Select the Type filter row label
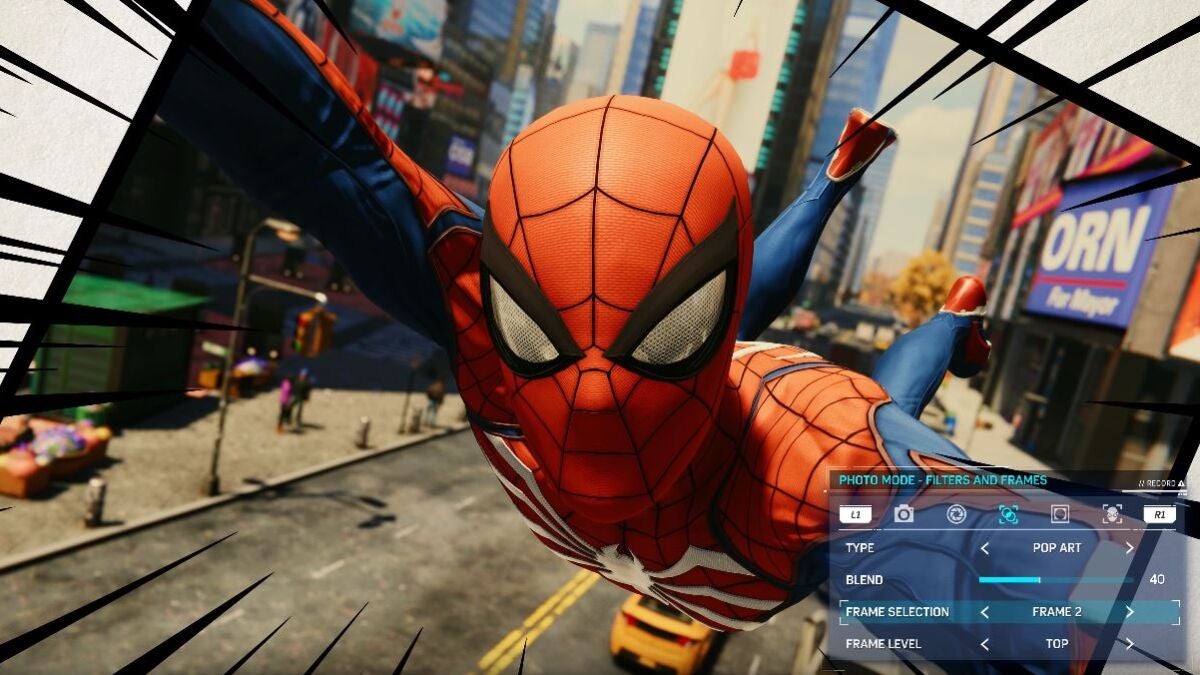The height and width of the screenshot is (675, 1200). 860,548
